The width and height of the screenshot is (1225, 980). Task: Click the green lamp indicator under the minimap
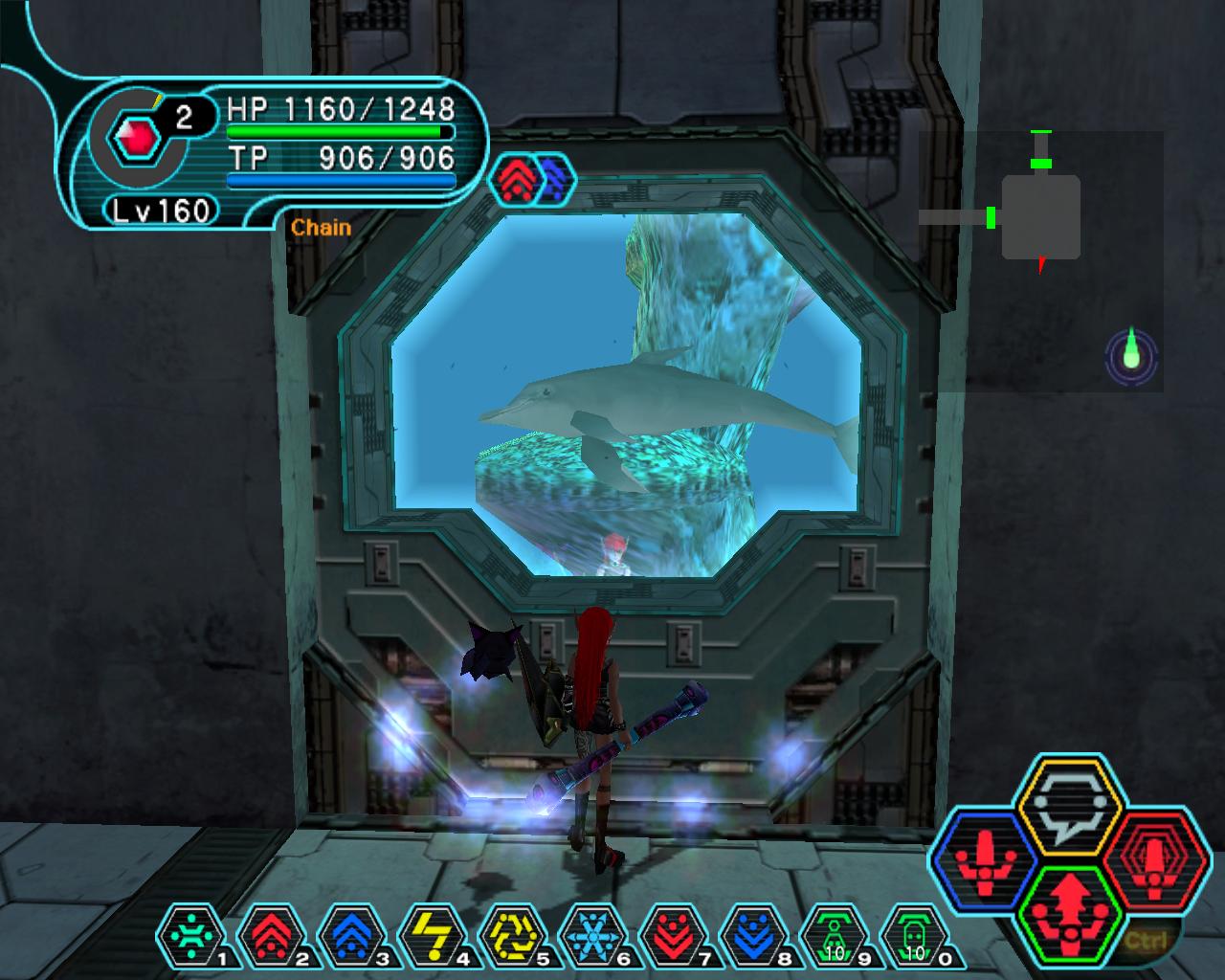(1132, 356)
